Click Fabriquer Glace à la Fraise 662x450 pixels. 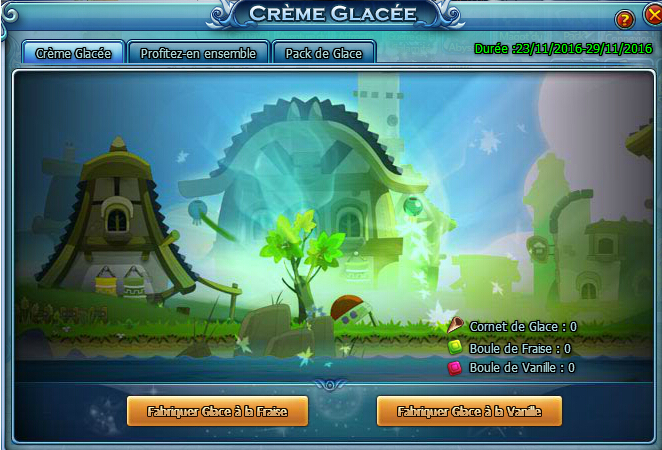click(x=217, y=411)
